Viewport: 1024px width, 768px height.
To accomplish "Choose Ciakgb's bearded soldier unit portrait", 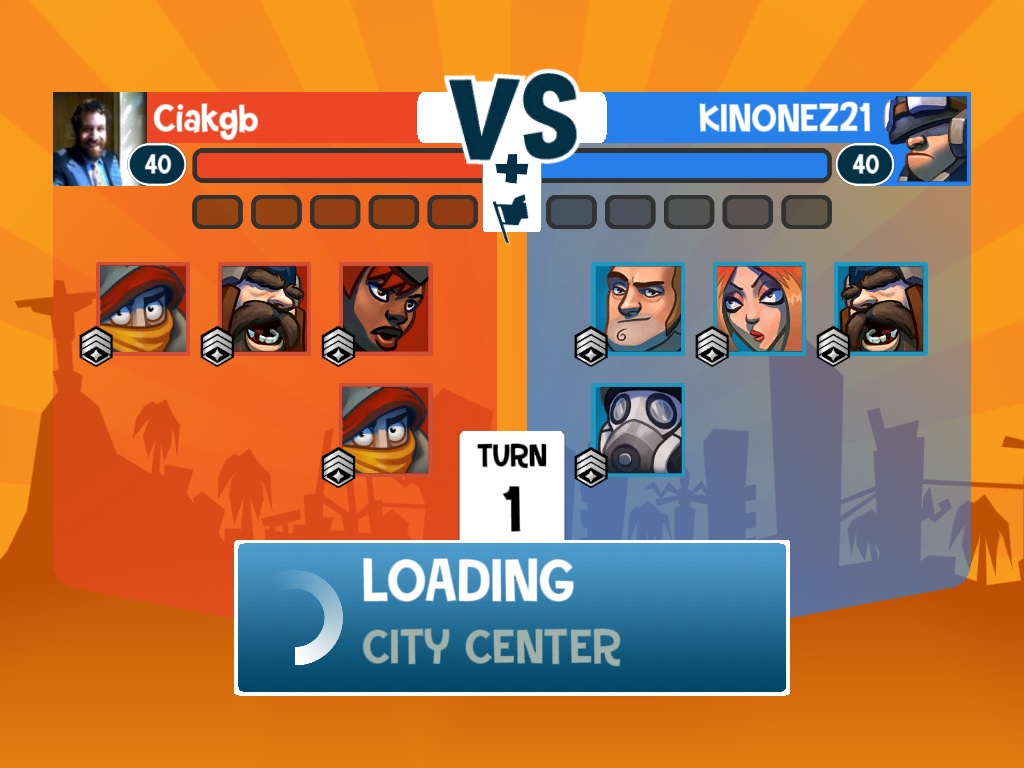I will click(264, 309).
